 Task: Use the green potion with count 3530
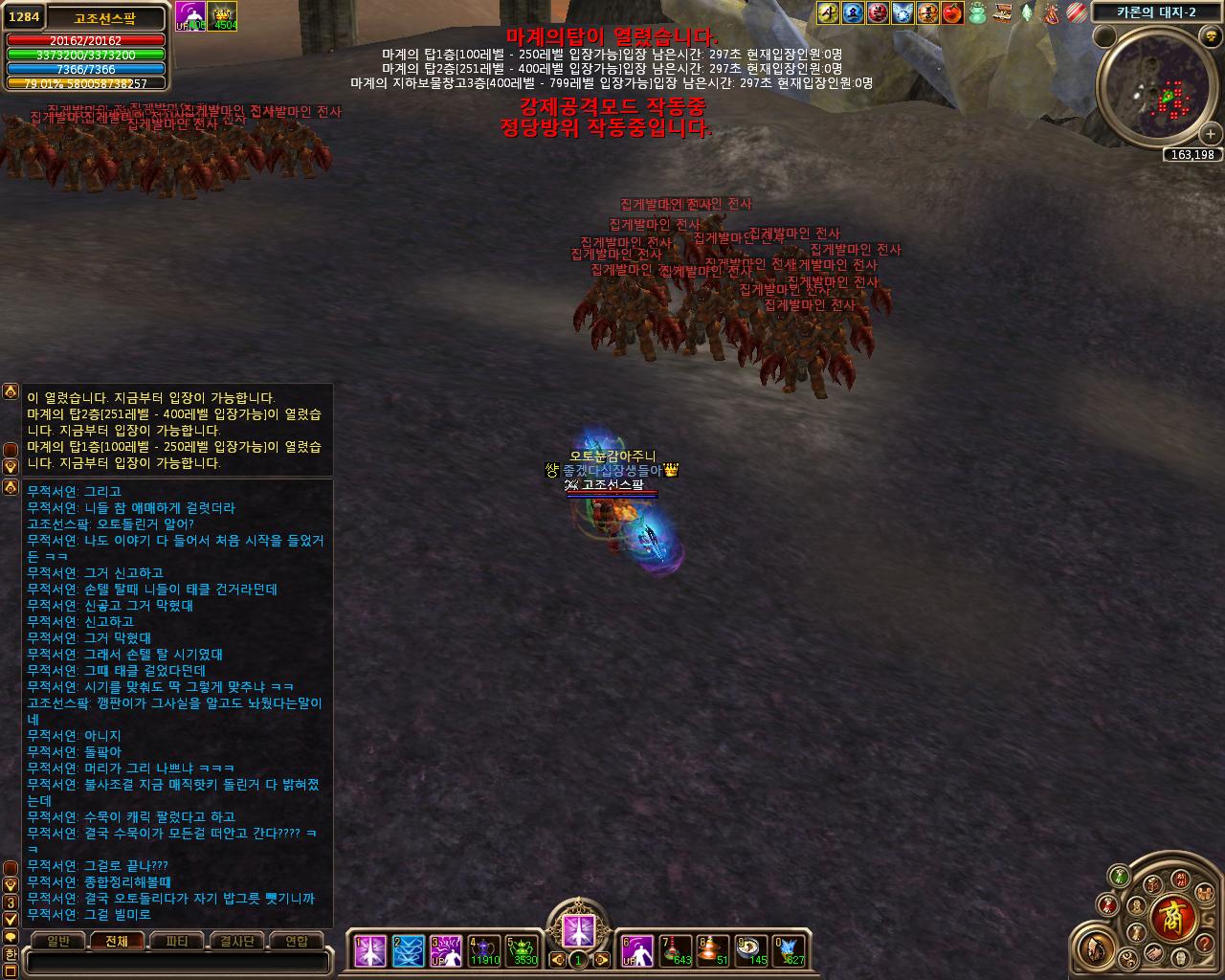tap(523, 951)
